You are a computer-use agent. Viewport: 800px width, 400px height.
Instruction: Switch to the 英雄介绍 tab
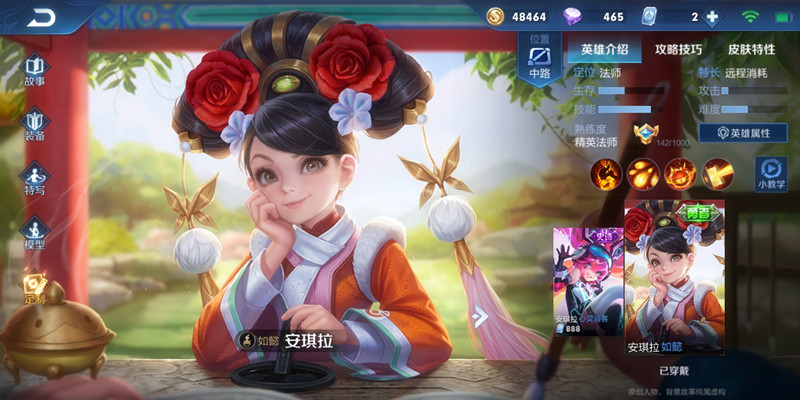pyautogui.click(x=604, y=49)
